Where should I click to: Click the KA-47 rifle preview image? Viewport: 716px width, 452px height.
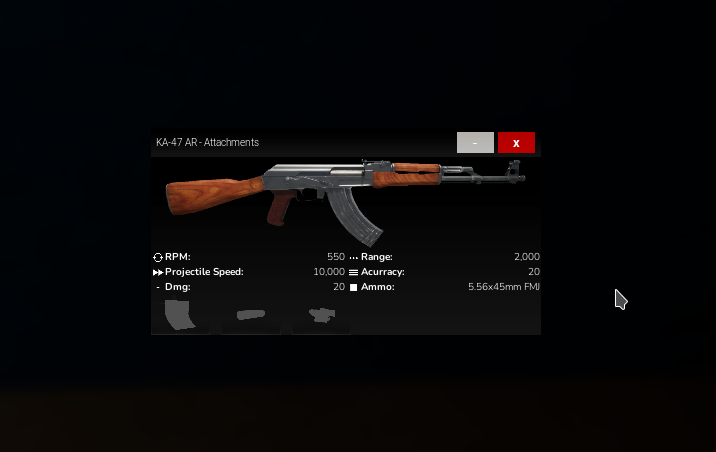point(346,198)
